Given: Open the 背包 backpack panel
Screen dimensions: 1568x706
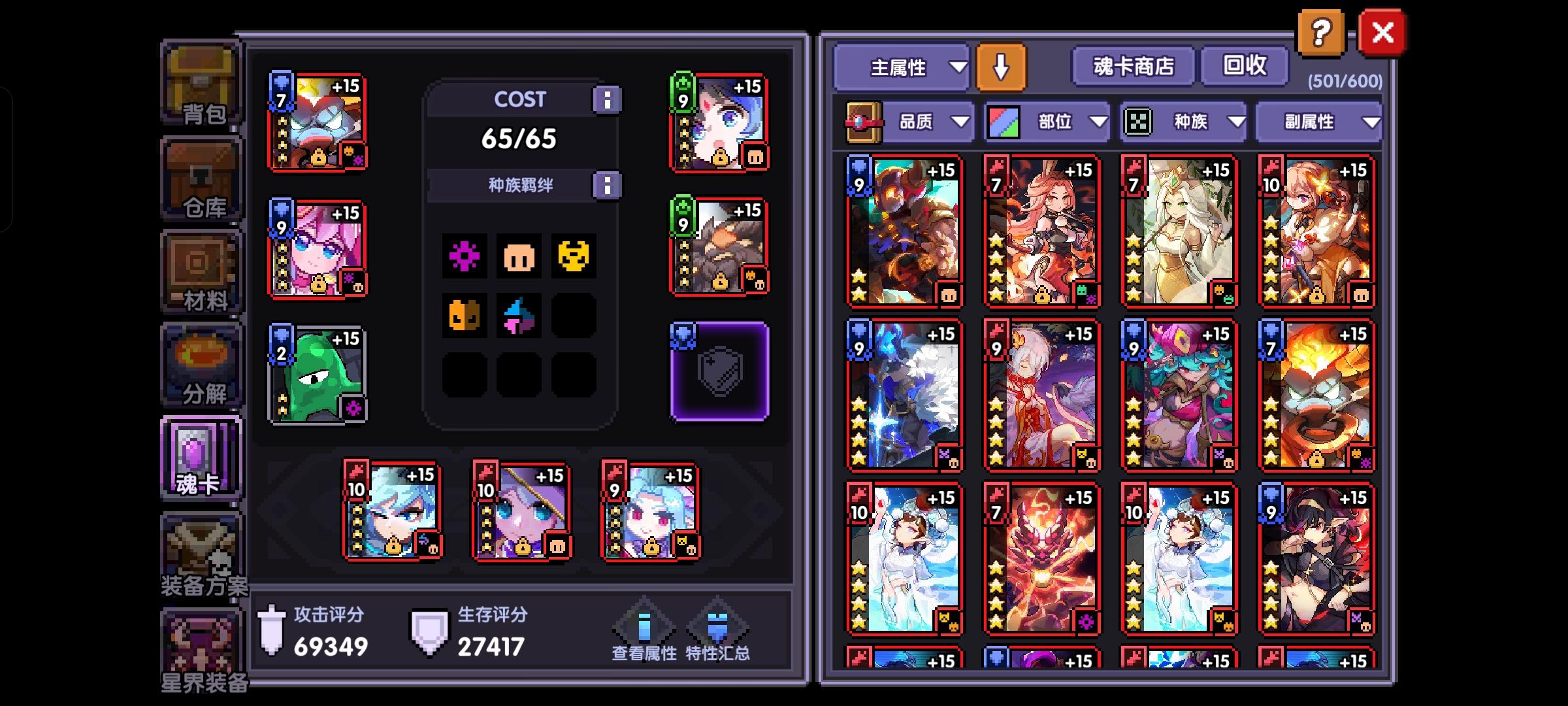Looking at the screenshot, I should pos(201,85).
